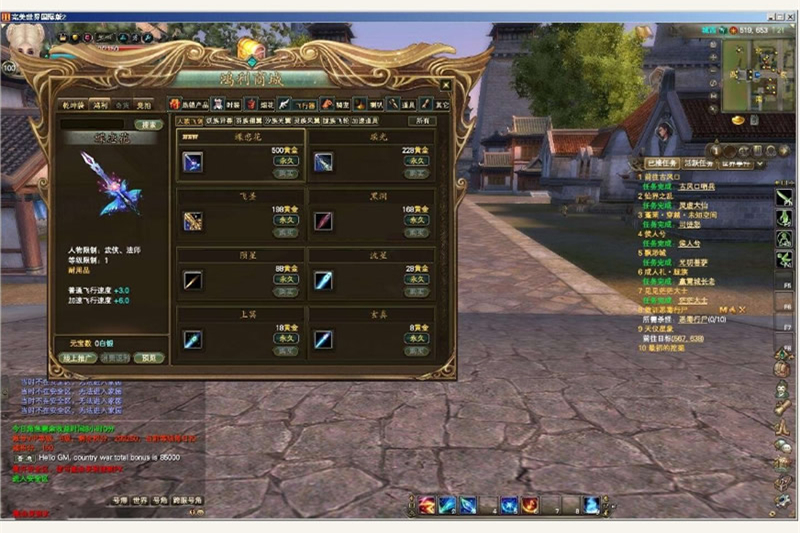
Task: Pick the 飞圣 198 gold item icon
Action: tap(193, 221)
